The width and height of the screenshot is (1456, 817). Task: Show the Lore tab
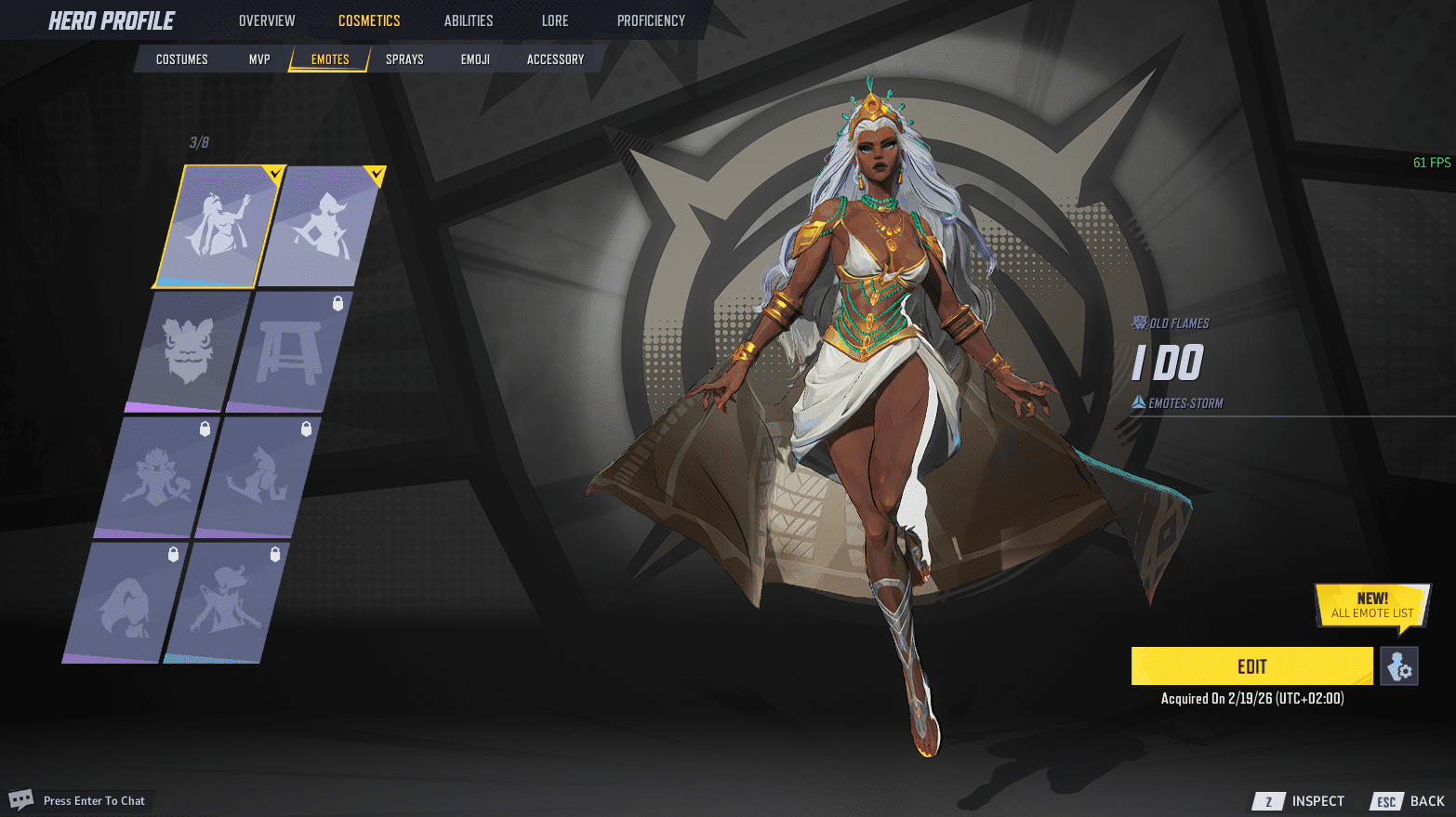(555, 20)
